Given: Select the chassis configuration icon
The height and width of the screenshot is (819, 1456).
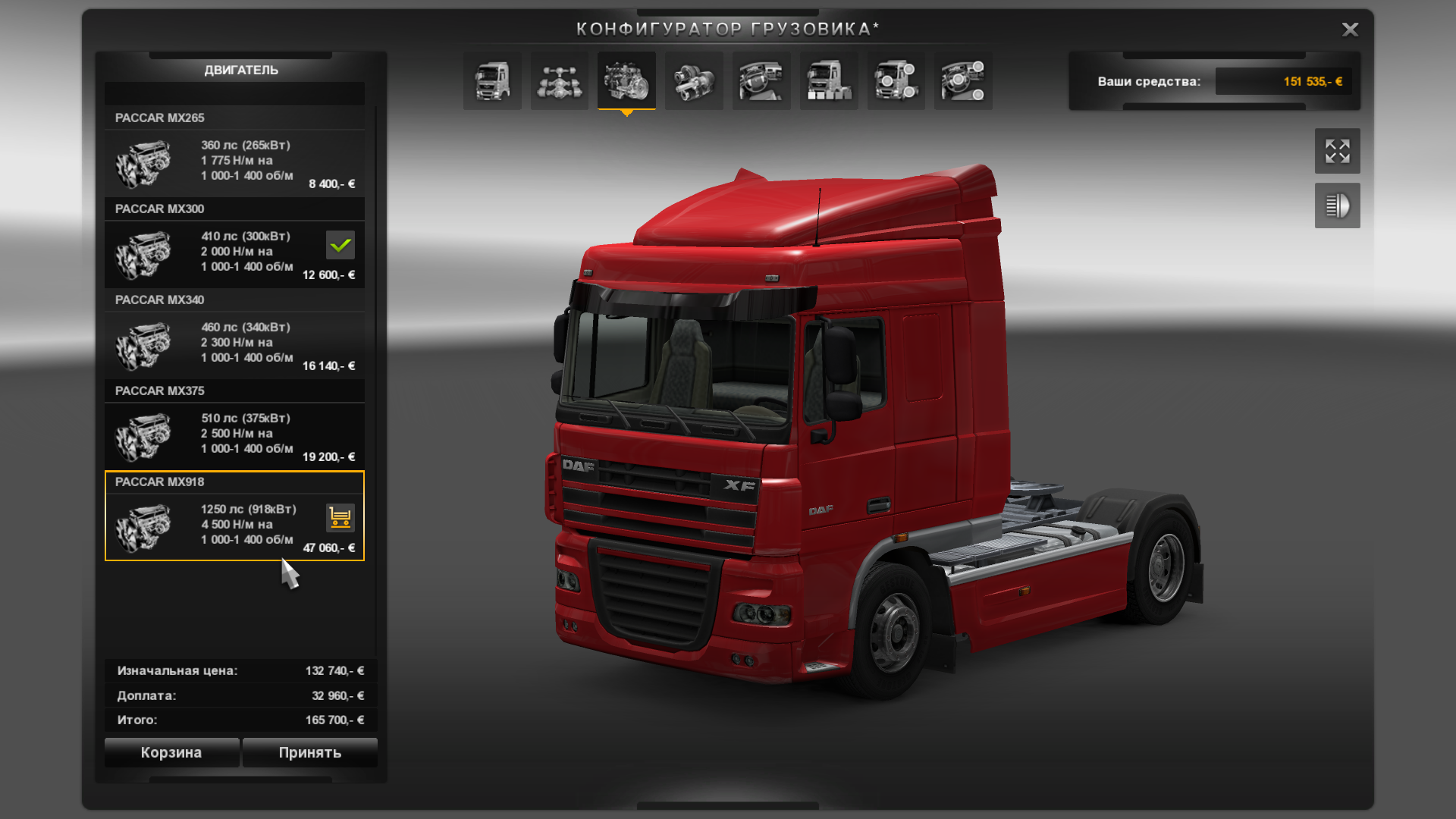Looking at the screenshot, I should tap(559, 81).
